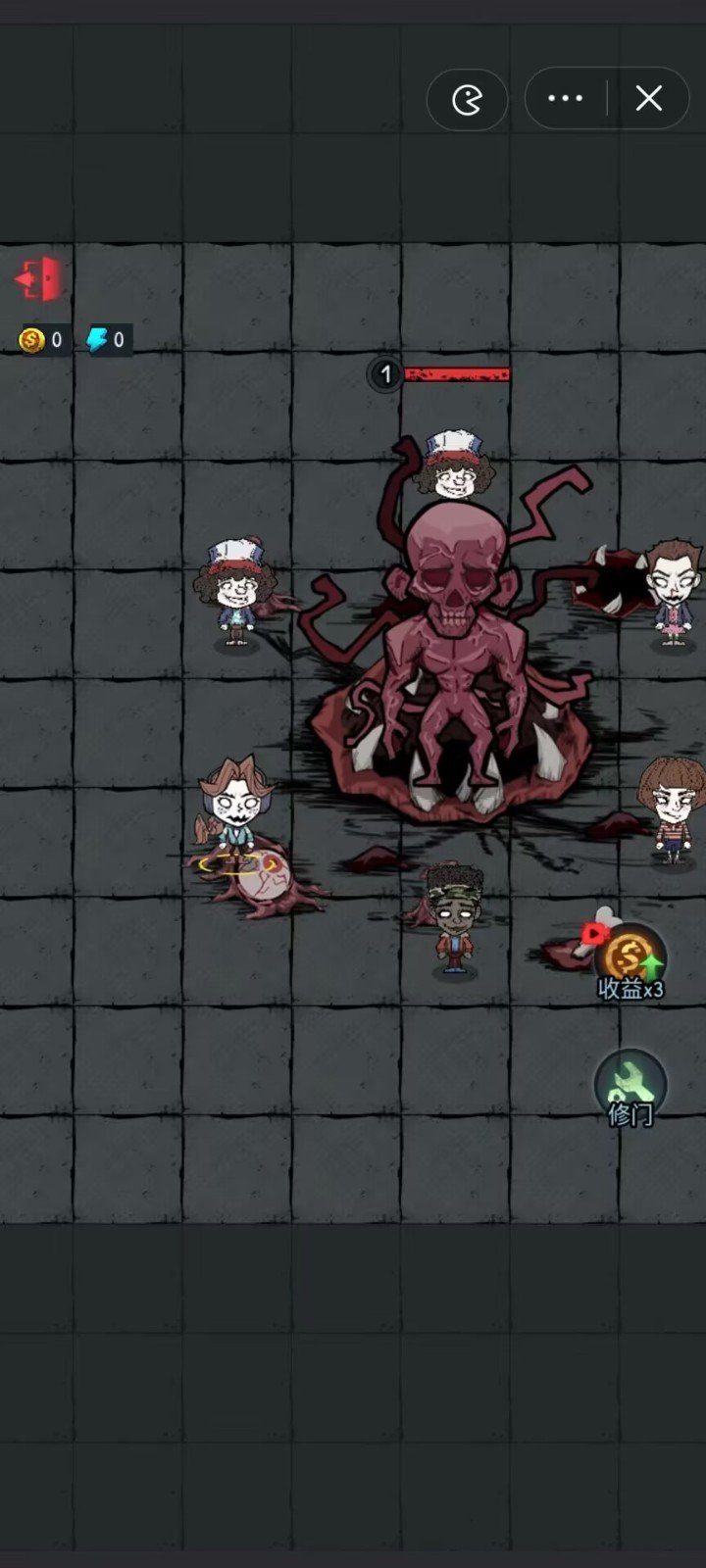Use the 修门 repair door button

tap(630, 1087)
